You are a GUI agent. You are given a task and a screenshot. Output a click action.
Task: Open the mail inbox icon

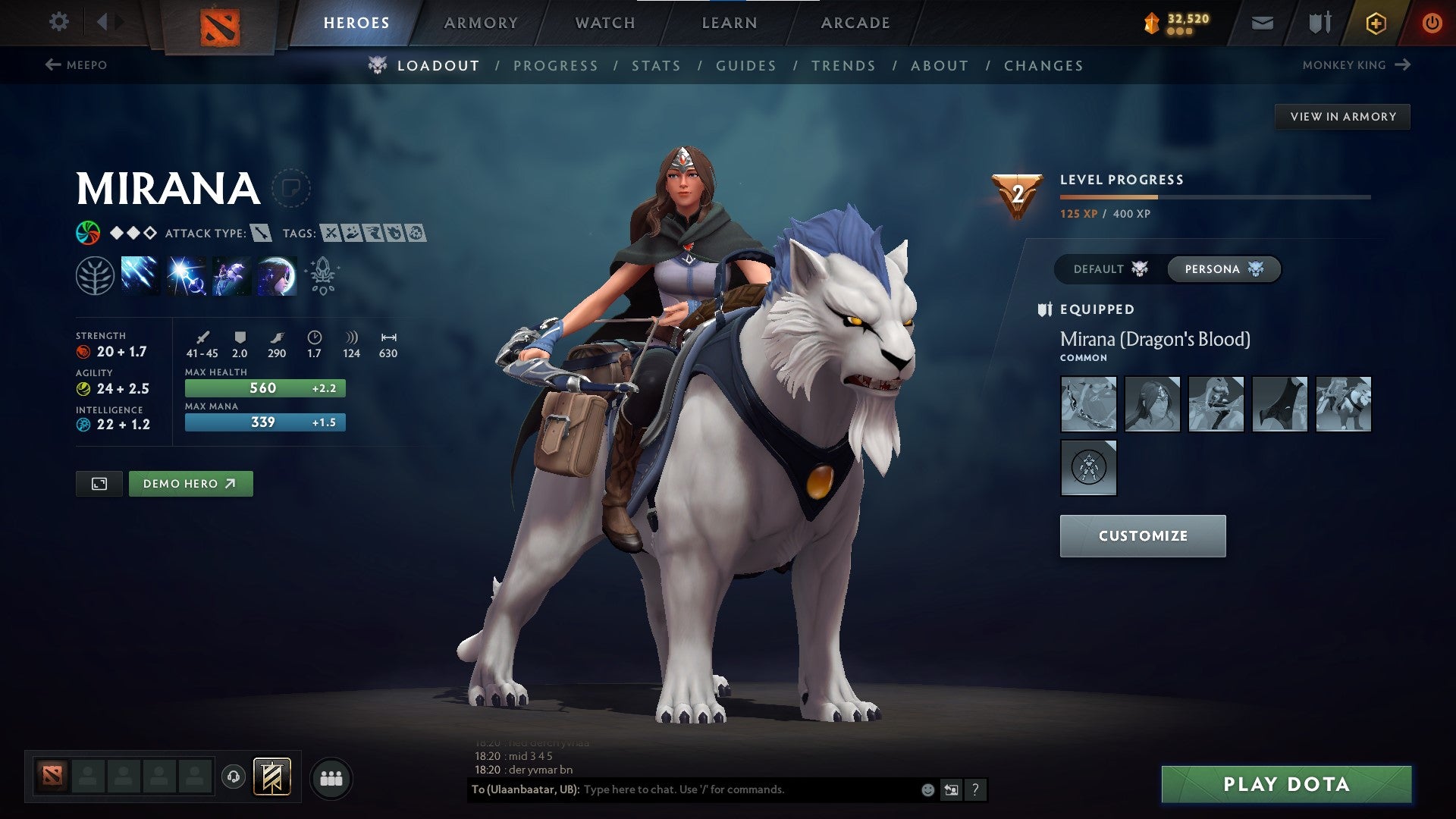pos(1261,22)
